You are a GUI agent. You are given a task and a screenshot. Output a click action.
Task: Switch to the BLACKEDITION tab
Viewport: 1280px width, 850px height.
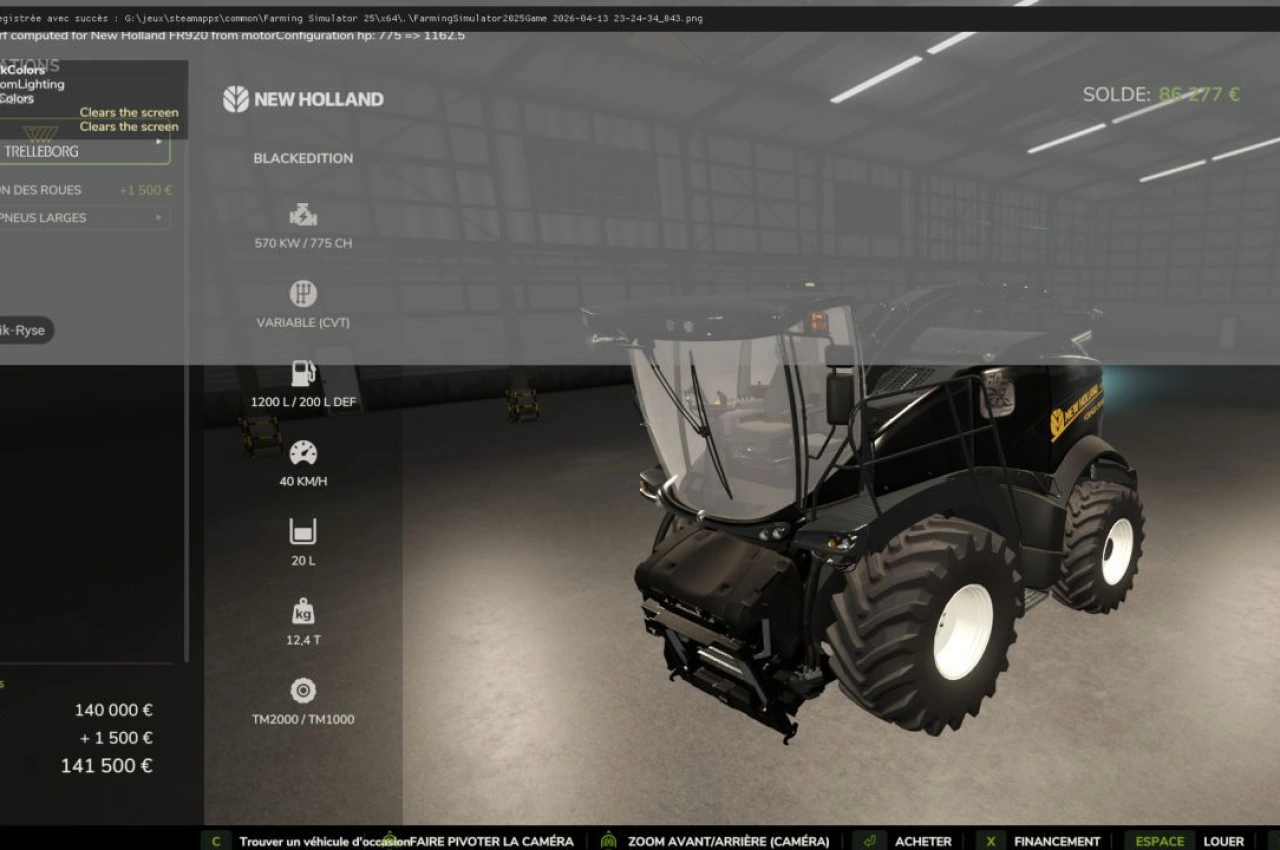coord(304,158)
